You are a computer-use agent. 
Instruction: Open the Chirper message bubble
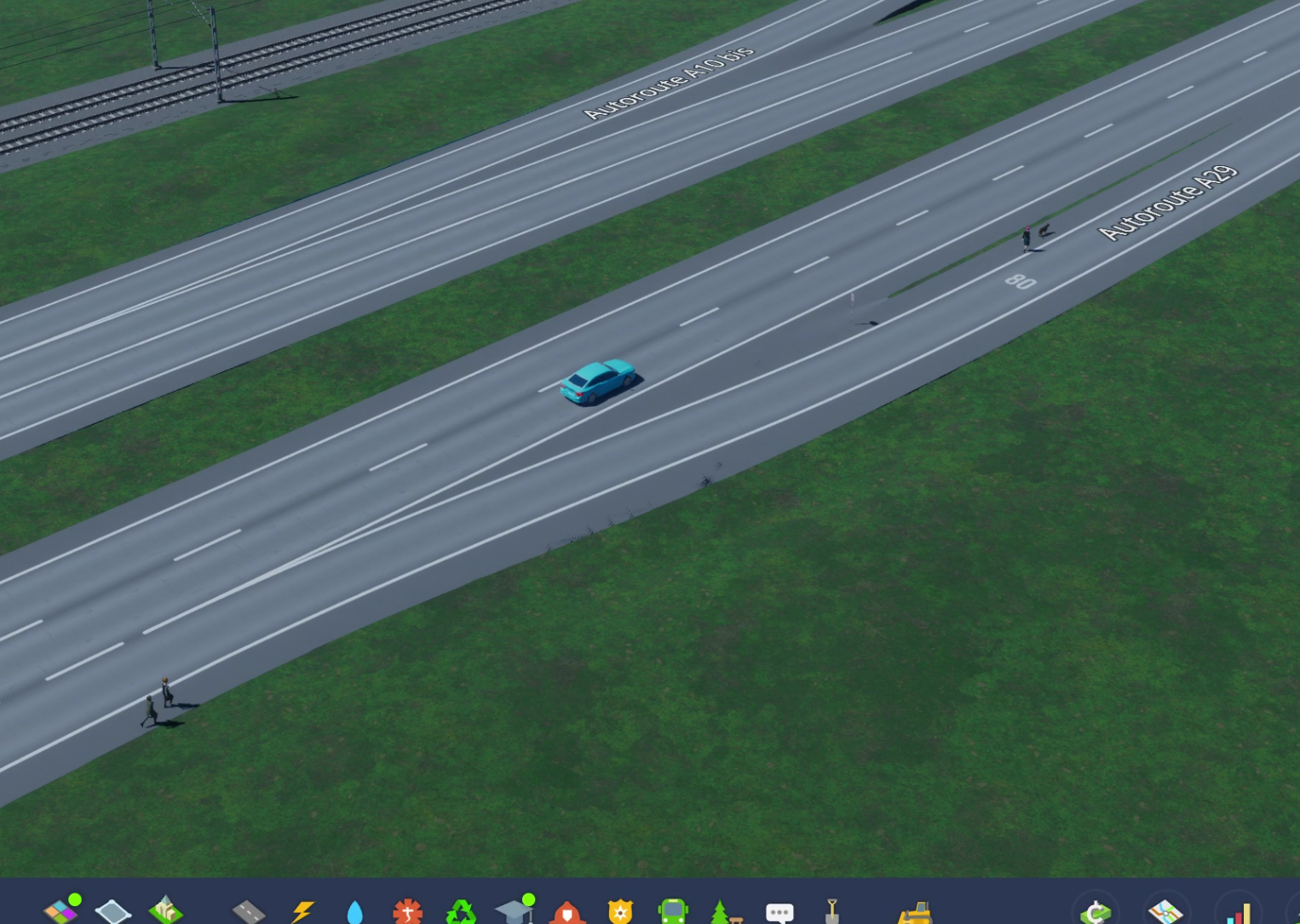pos(779,911)
